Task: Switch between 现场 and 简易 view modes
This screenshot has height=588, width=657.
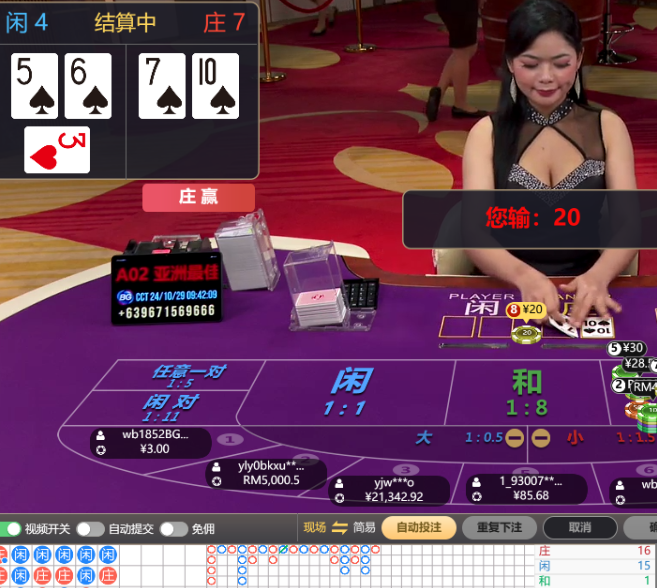Action: (340, 528)
